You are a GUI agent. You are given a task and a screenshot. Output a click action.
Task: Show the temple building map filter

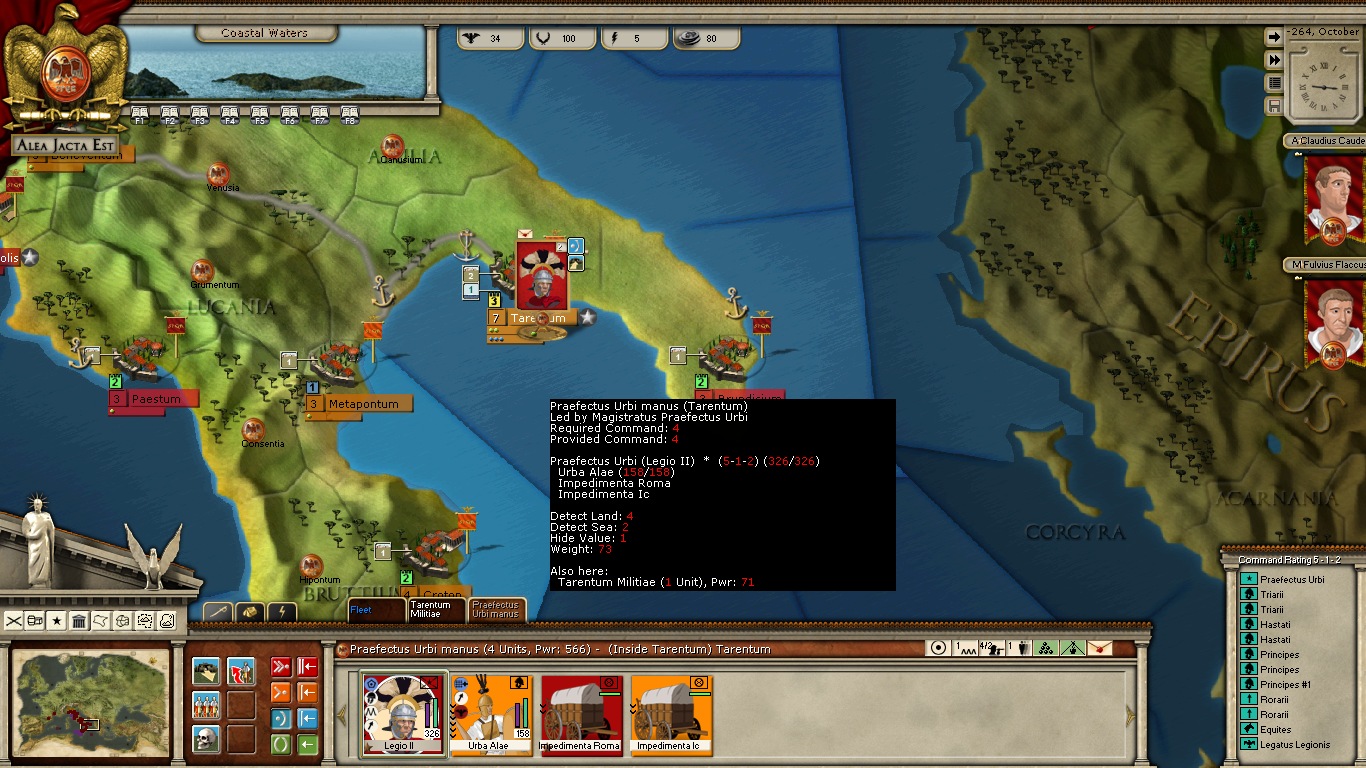[x=79, y=621]
